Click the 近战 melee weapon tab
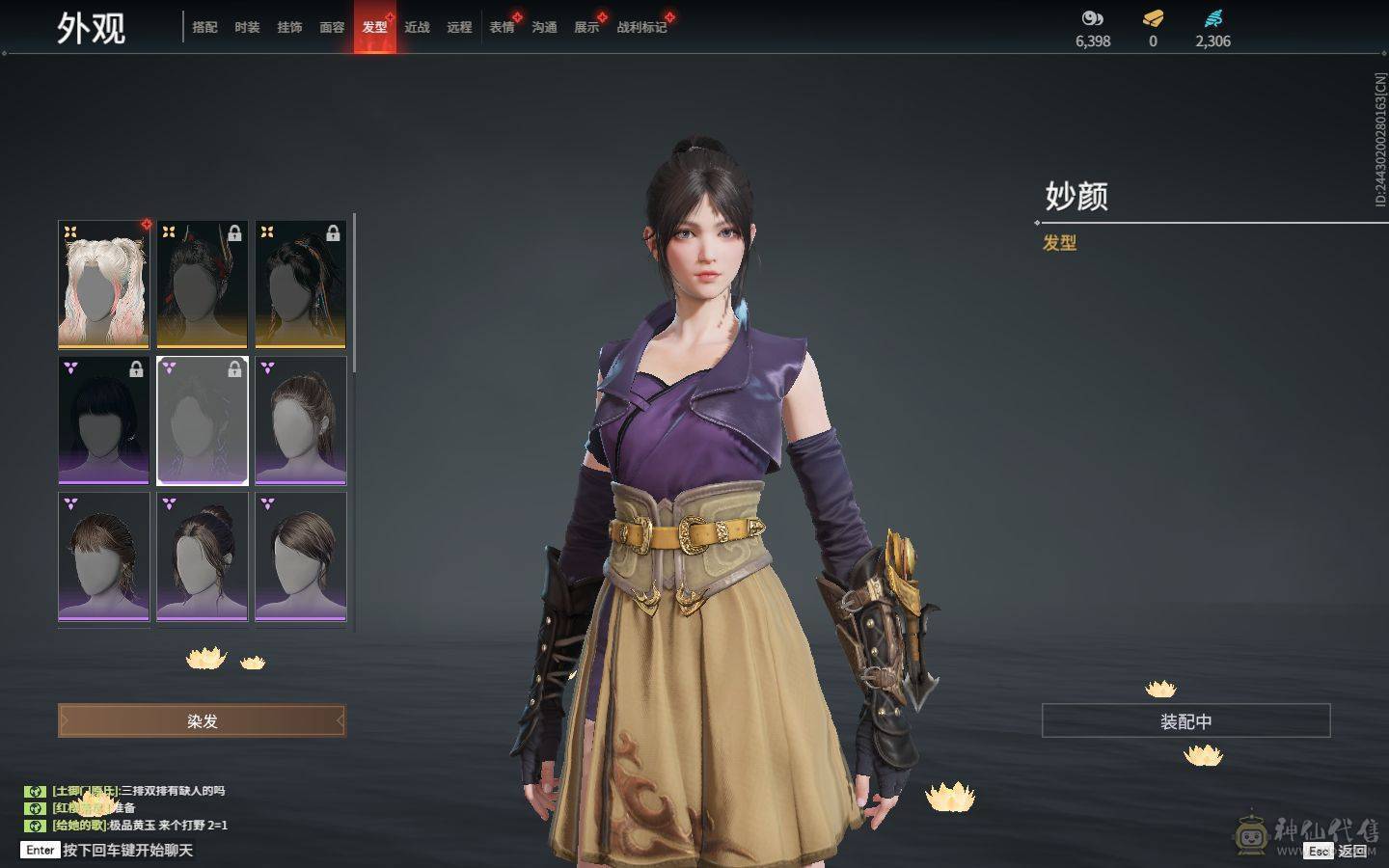Screen dimensions: 1389x868 coord(416,28)
